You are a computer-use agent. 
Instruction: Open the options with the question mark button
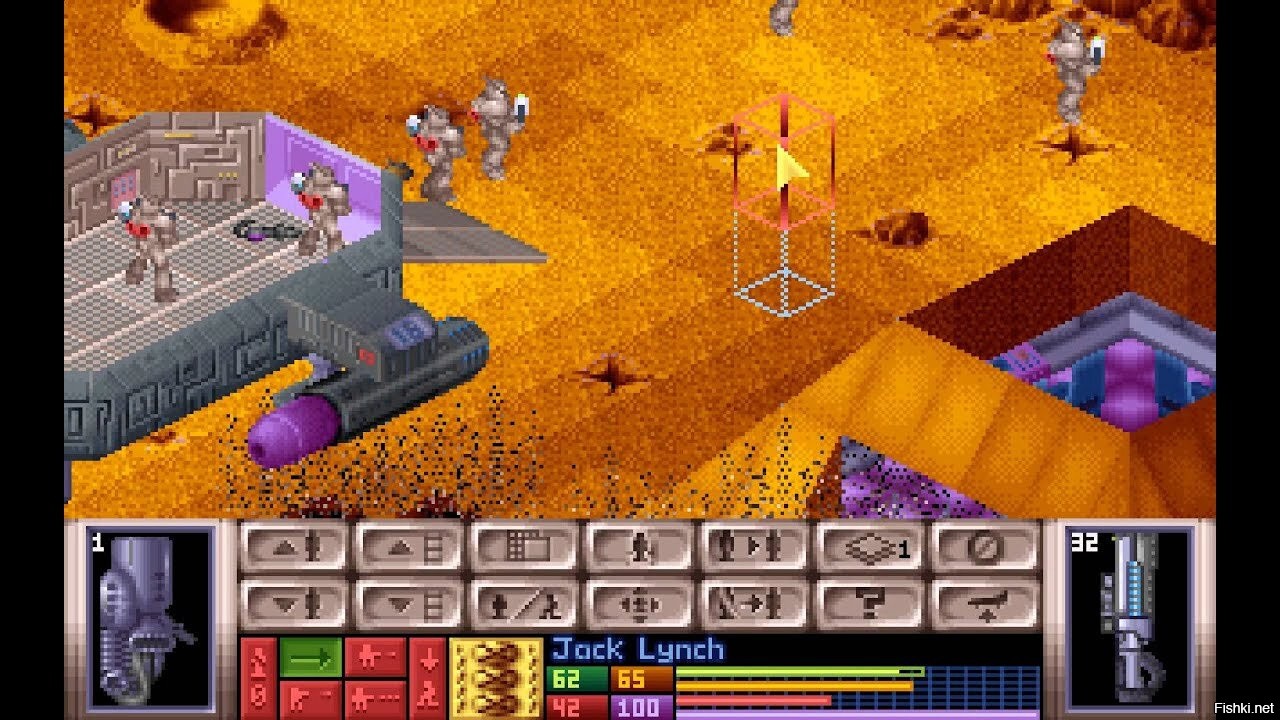(x=870, y=604)
